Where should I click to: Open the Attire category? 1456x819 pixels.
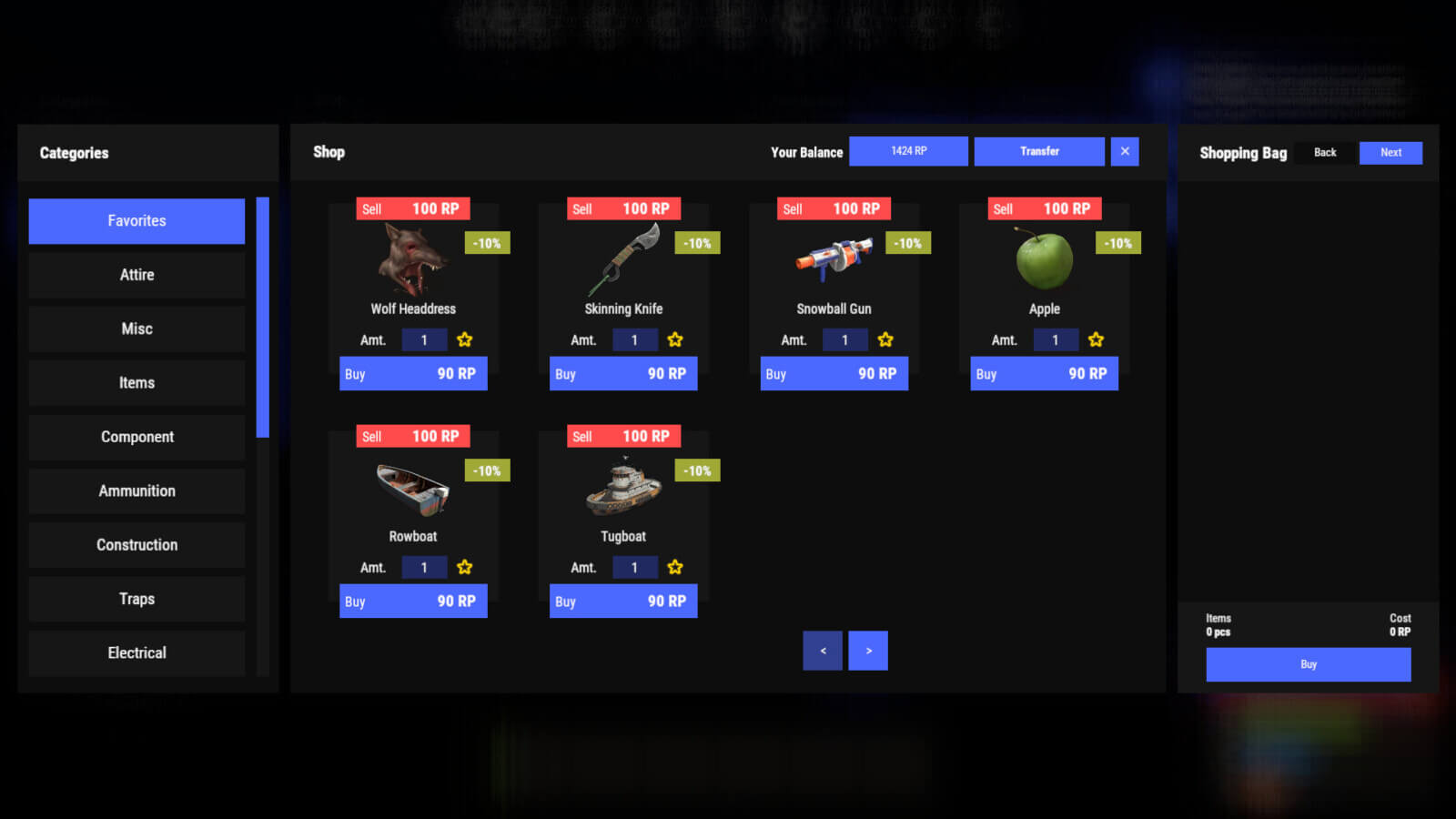[136, 274]
